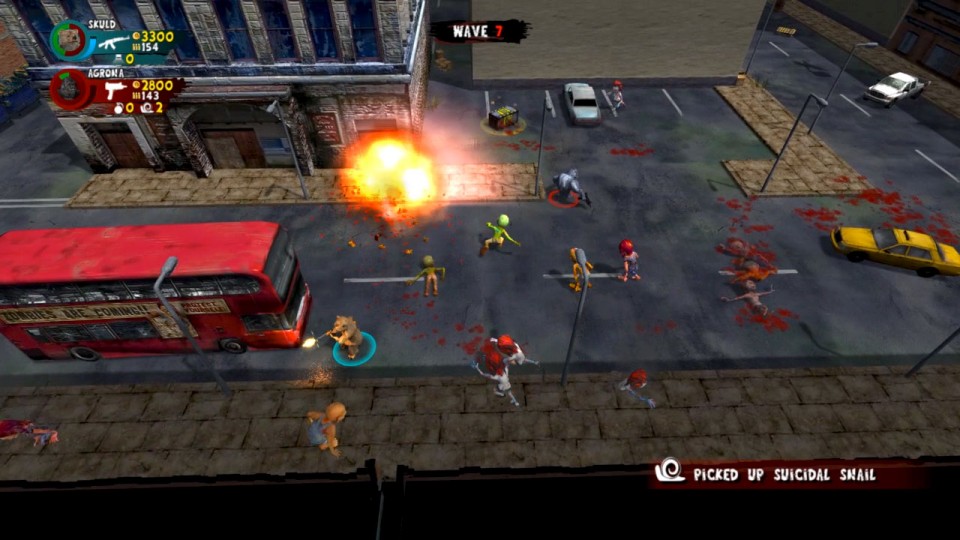The width and height of the screenshot is (960, 540).
Task: Select Agrona's suicidal snail item icon
Action: 146,108
